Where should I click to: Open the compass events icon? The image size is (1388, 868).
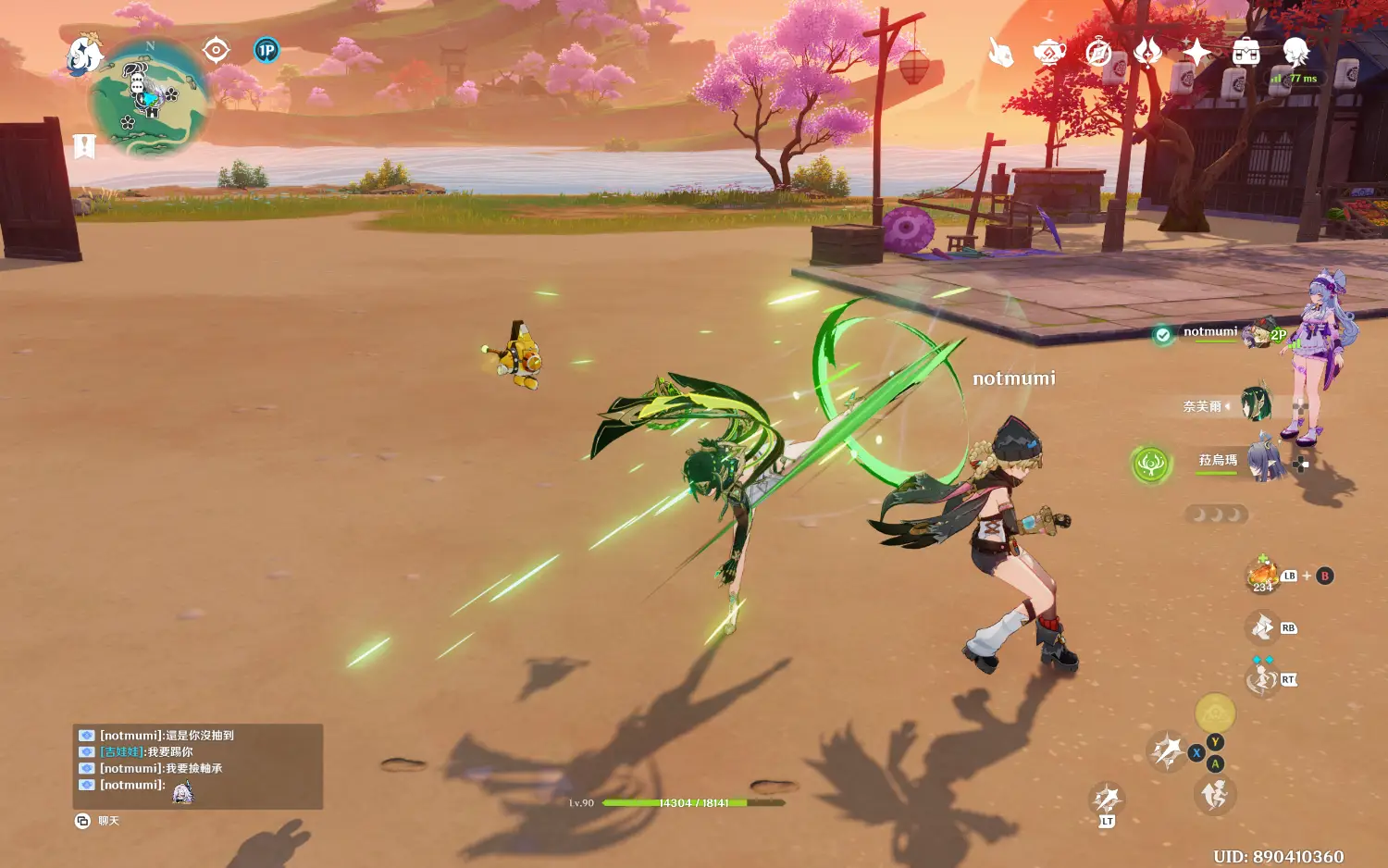1098,53
